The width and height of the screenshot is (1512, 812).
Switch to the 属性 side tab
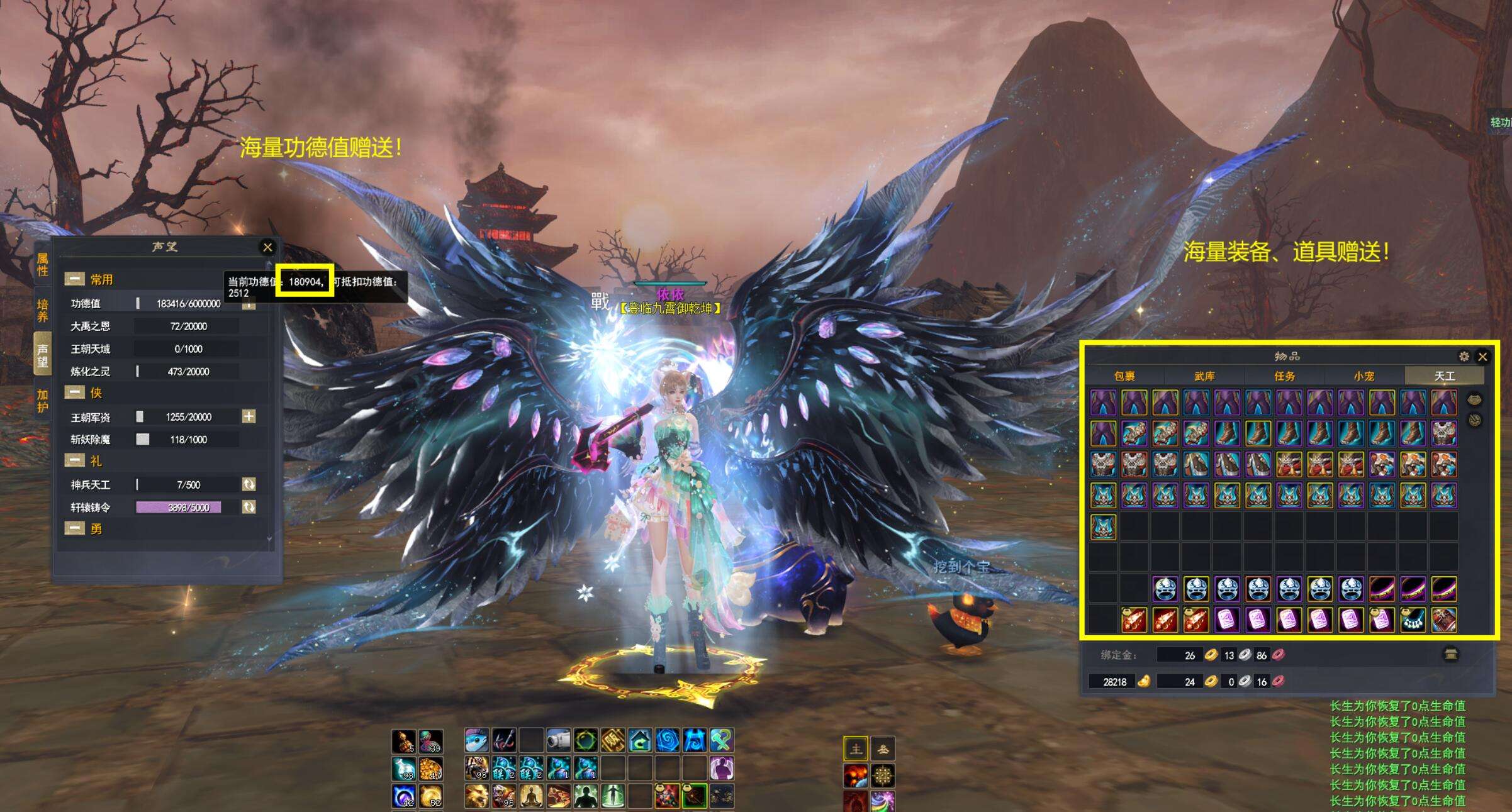42,265
